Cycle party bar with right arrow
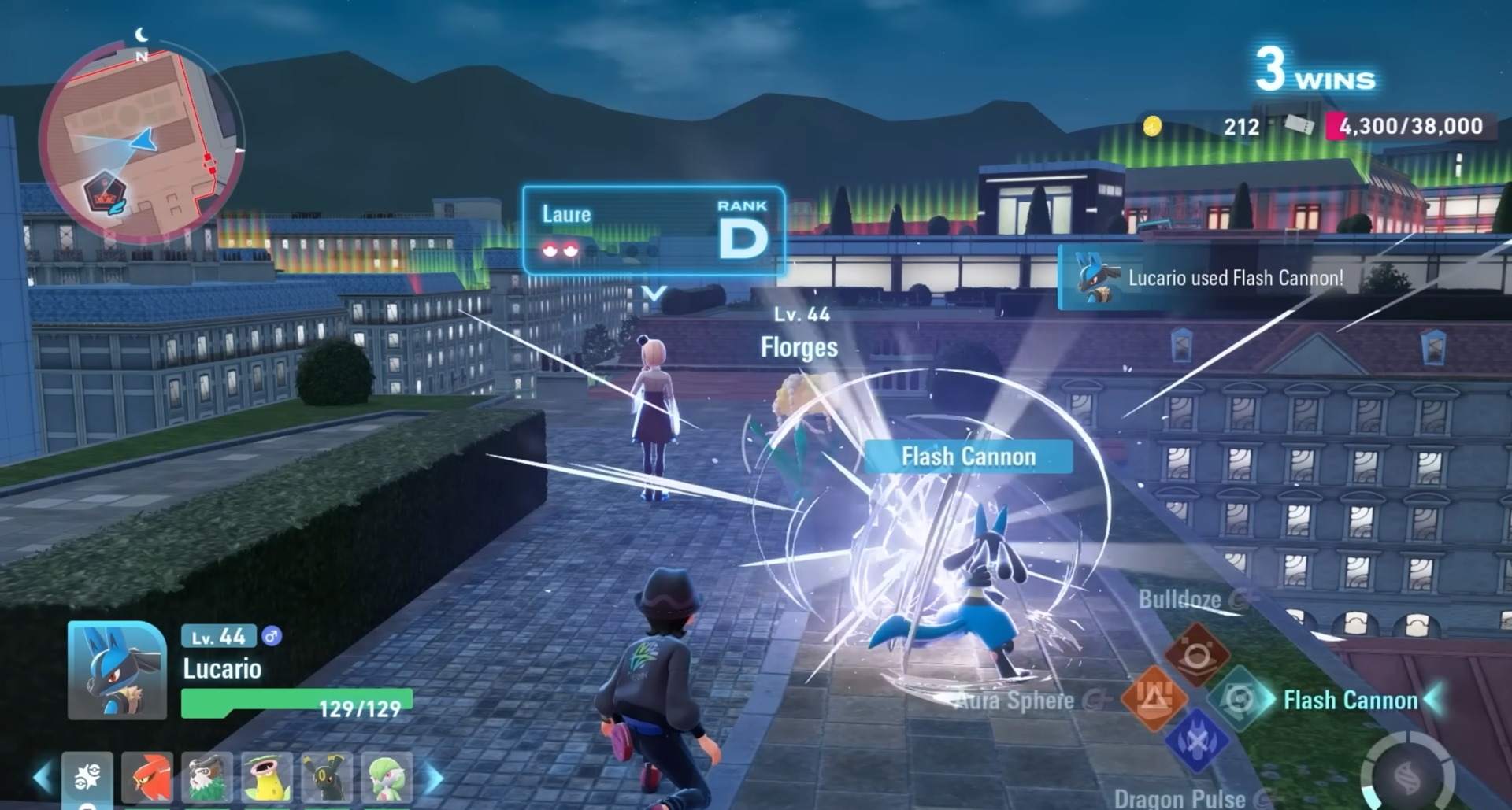 (434, 777)
